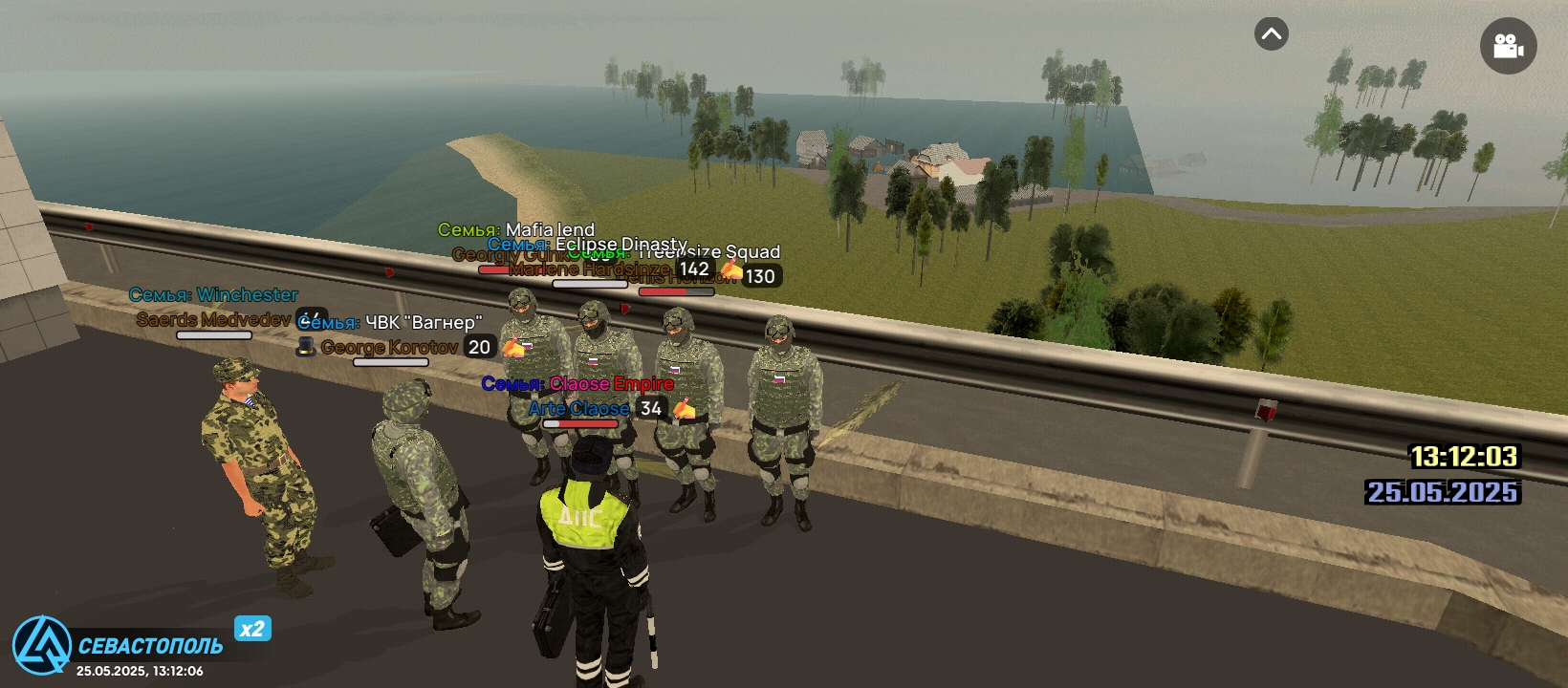Viewport: 1568px width, 688px height.
Task: Select the Семья: Mafia lend label
Action: pos(516,229)
